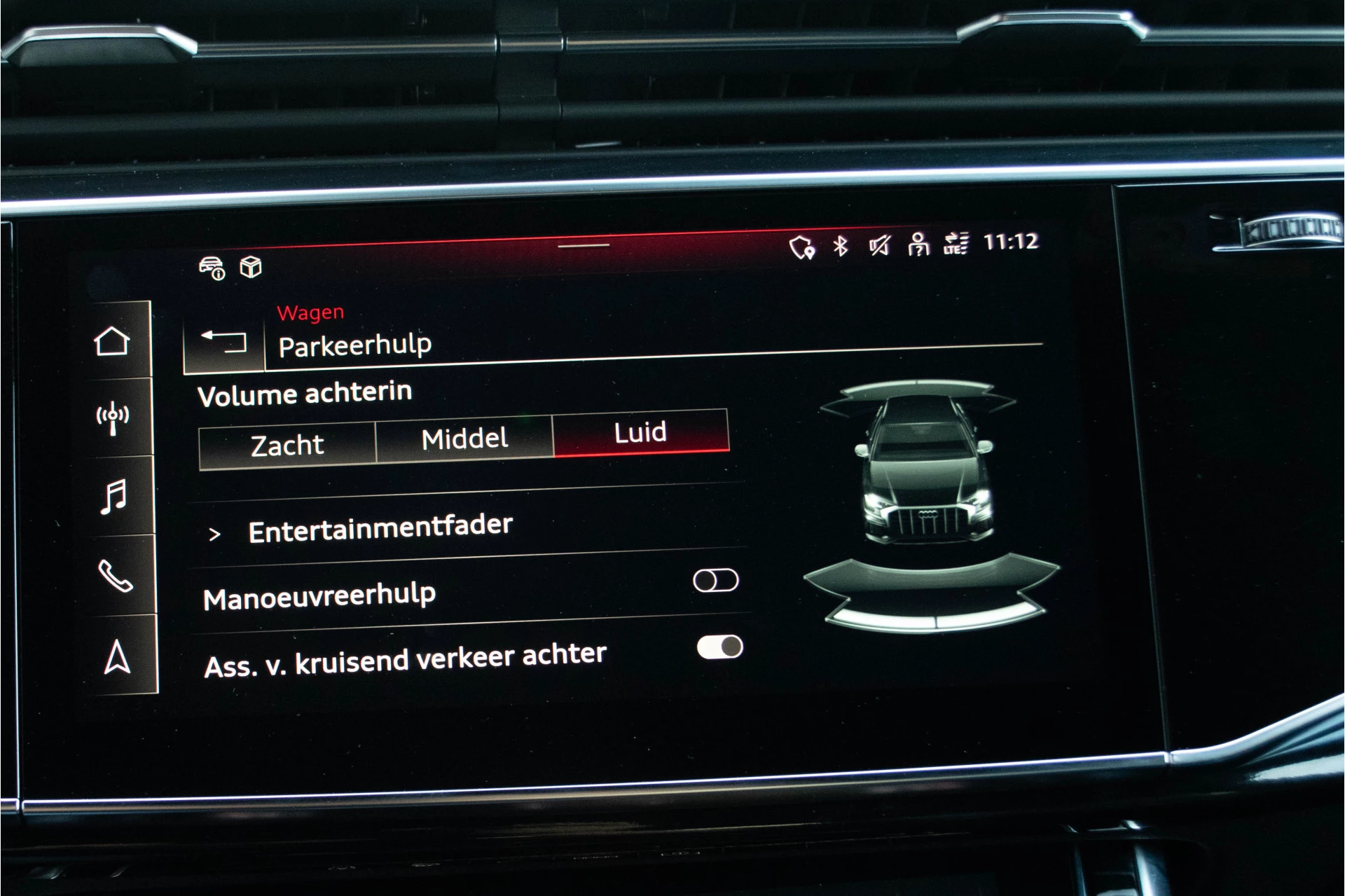Open the Wagen menu label
This screenshot has height=896, width=1345.
coord(310,312)
